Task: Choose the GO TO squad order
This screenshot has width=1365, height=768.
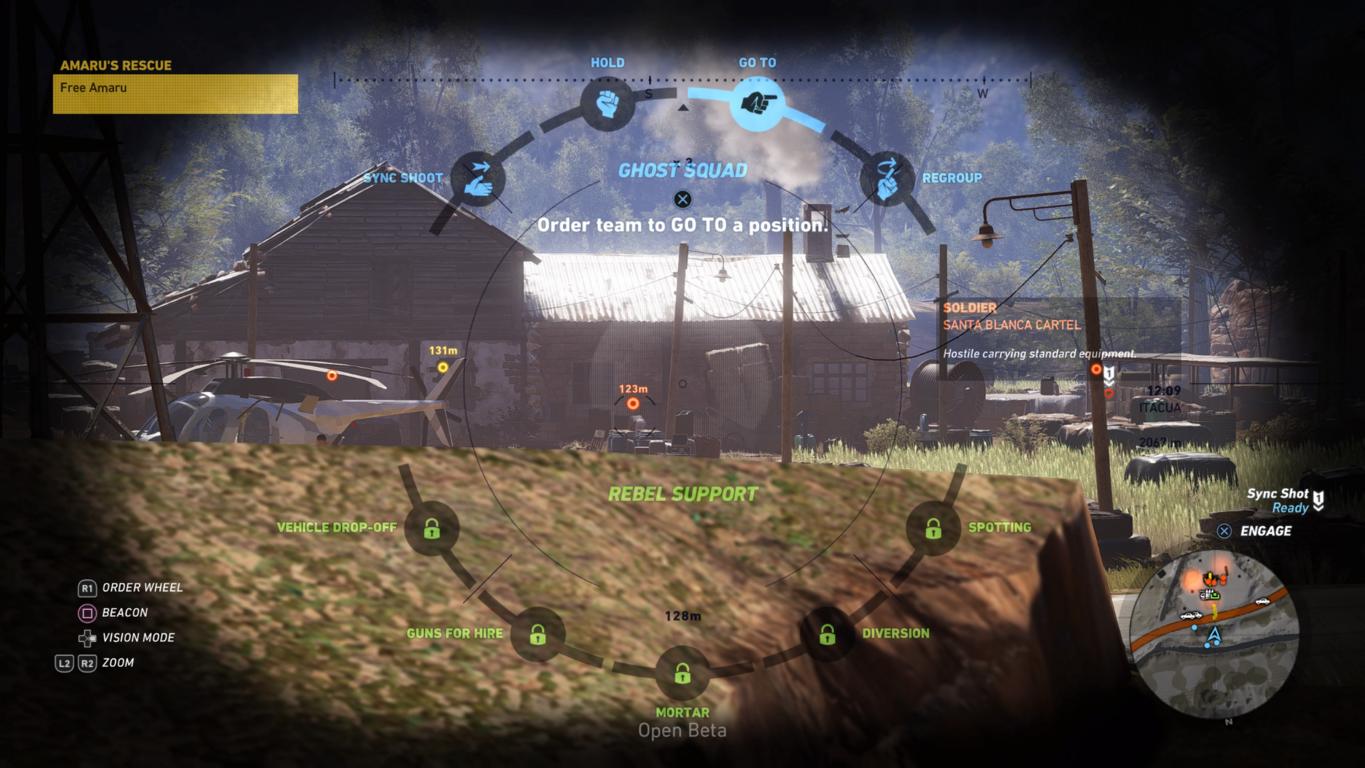Action: click(x=757, y=103)
